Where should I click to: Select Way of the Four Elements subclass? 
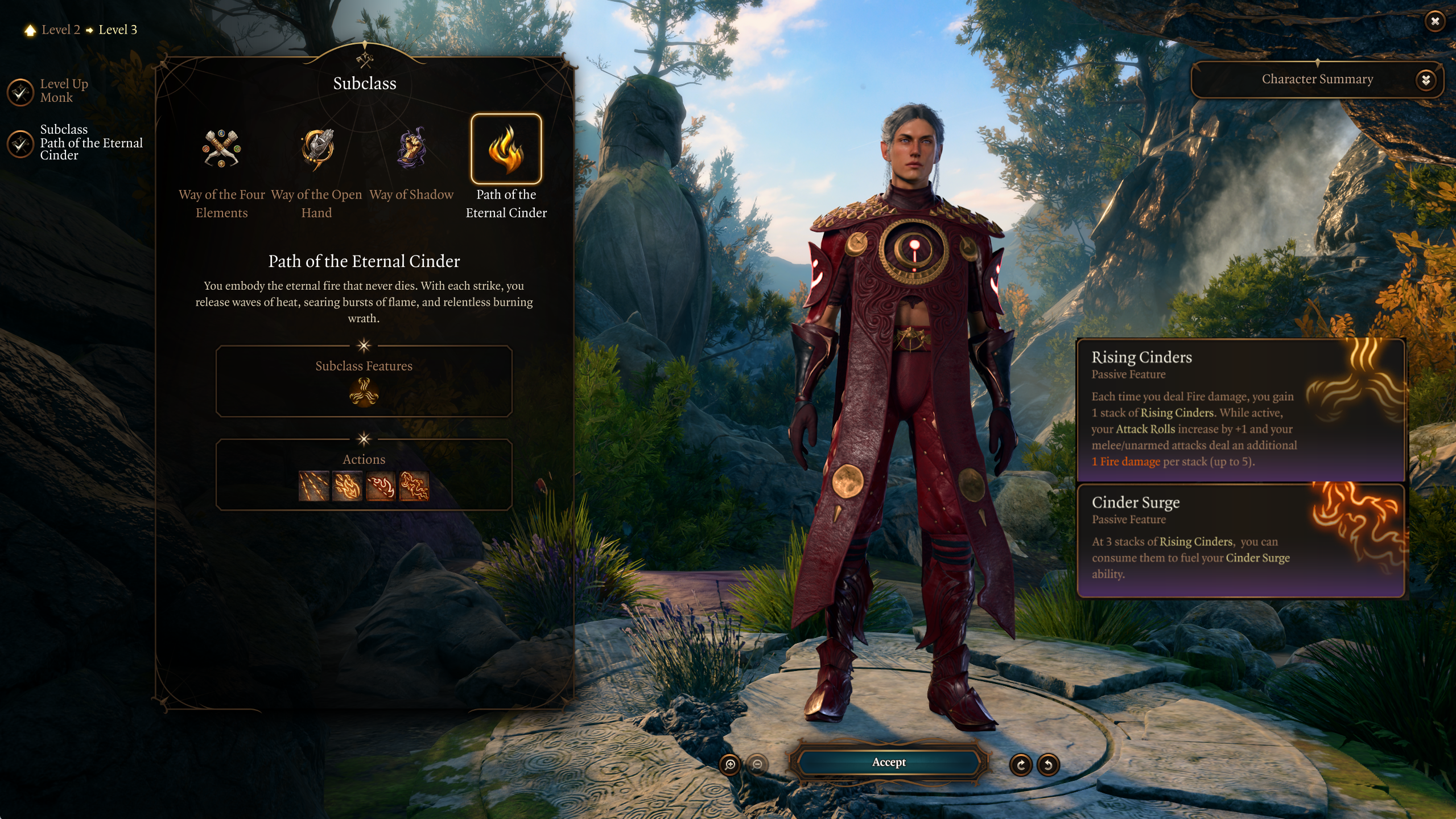coord(221,149)
